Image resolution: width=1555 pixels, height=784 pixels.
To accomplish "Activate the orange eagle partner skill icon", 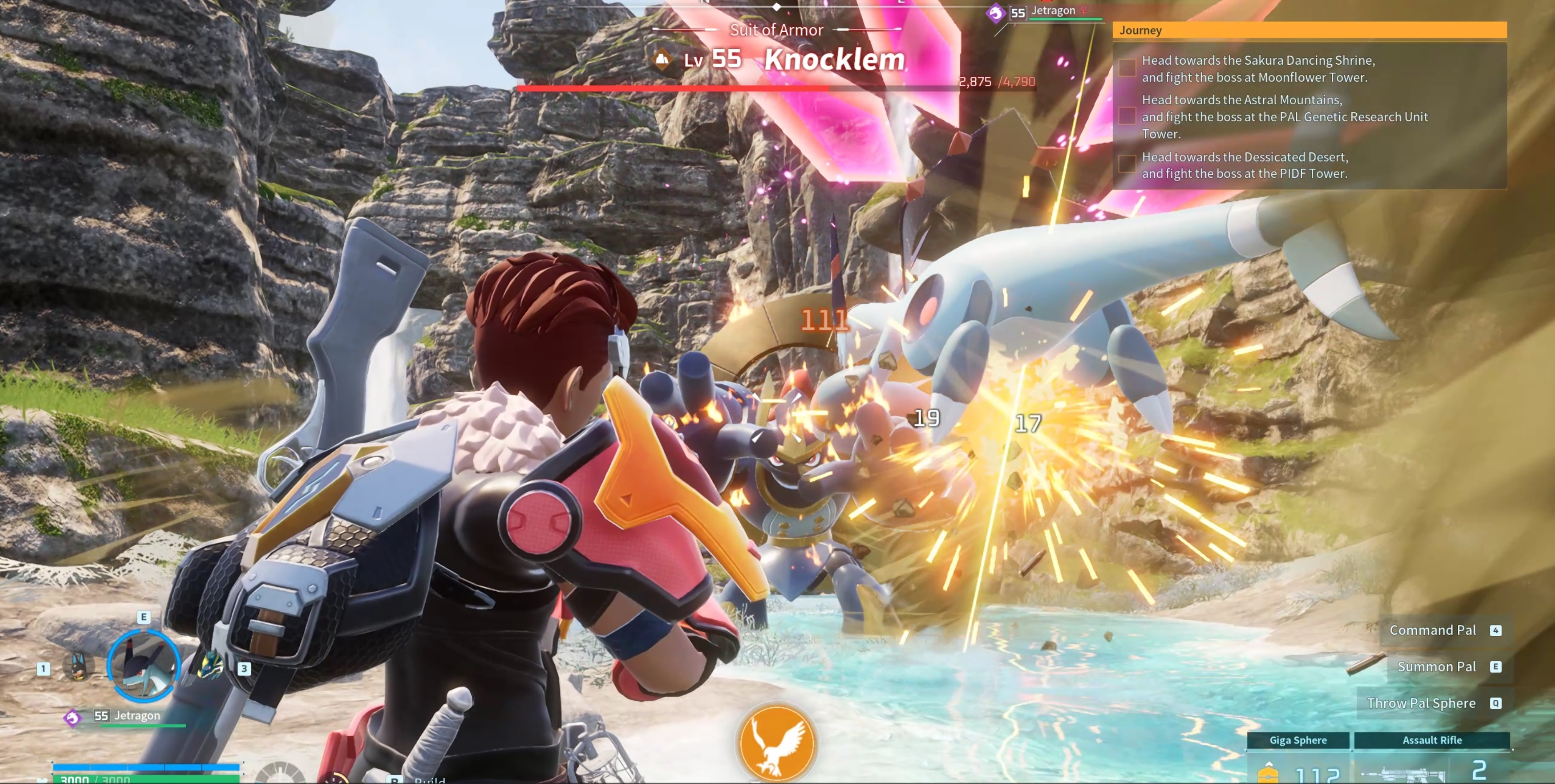I will point(776,743).
